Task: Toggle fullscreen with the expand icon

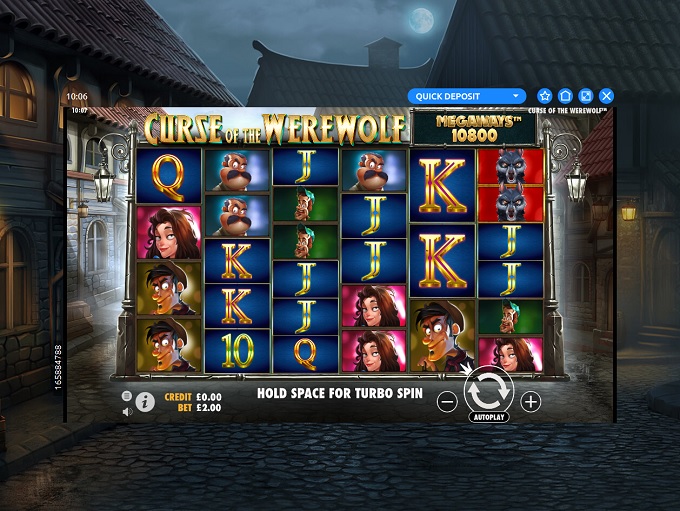Action: tap(586, 96)
